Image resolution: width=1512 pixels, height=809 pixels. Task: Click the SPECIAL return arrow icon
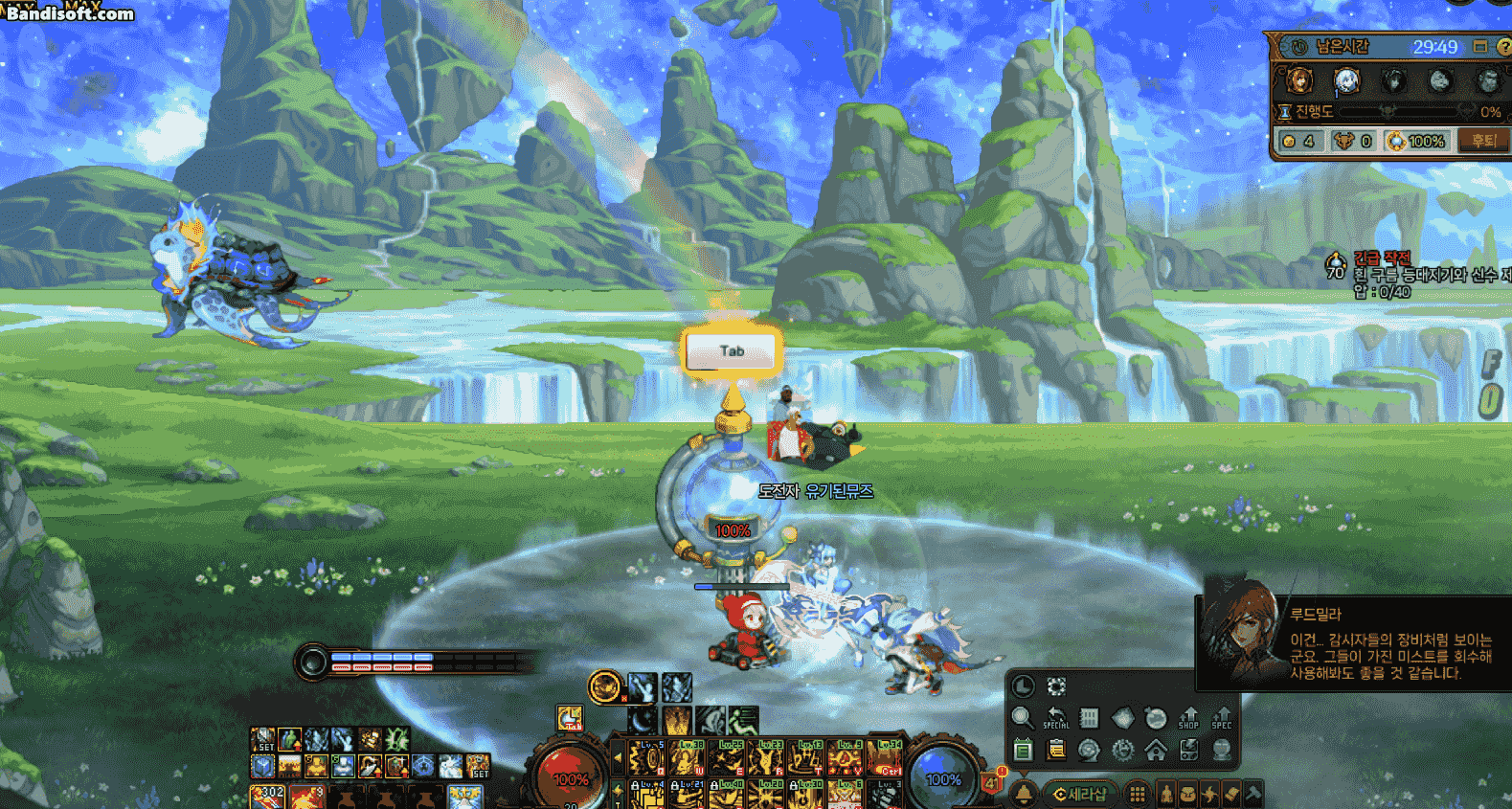click(1055, 718)
